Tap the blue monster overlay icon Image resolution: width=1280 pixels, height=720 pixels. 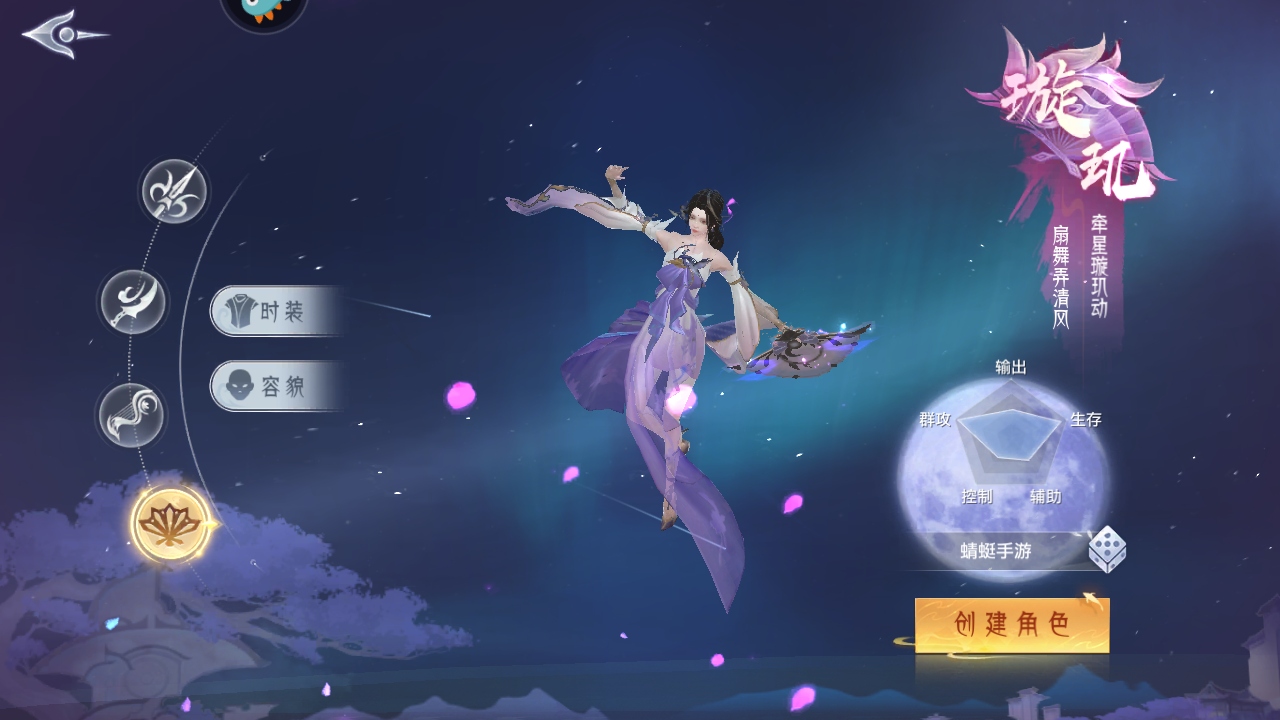tap(263, 10)
